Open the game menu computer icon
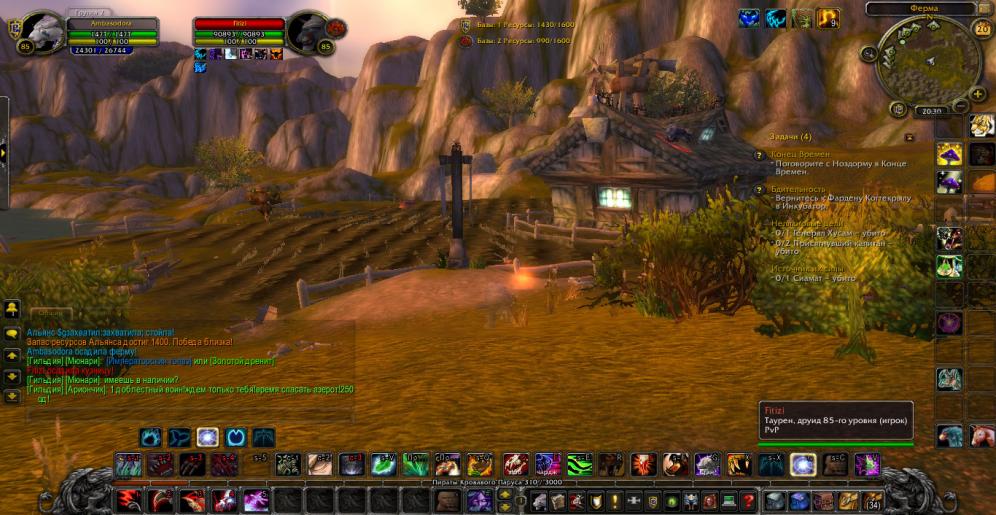Viewport: 996px width, 515px height. click(728, 500)
